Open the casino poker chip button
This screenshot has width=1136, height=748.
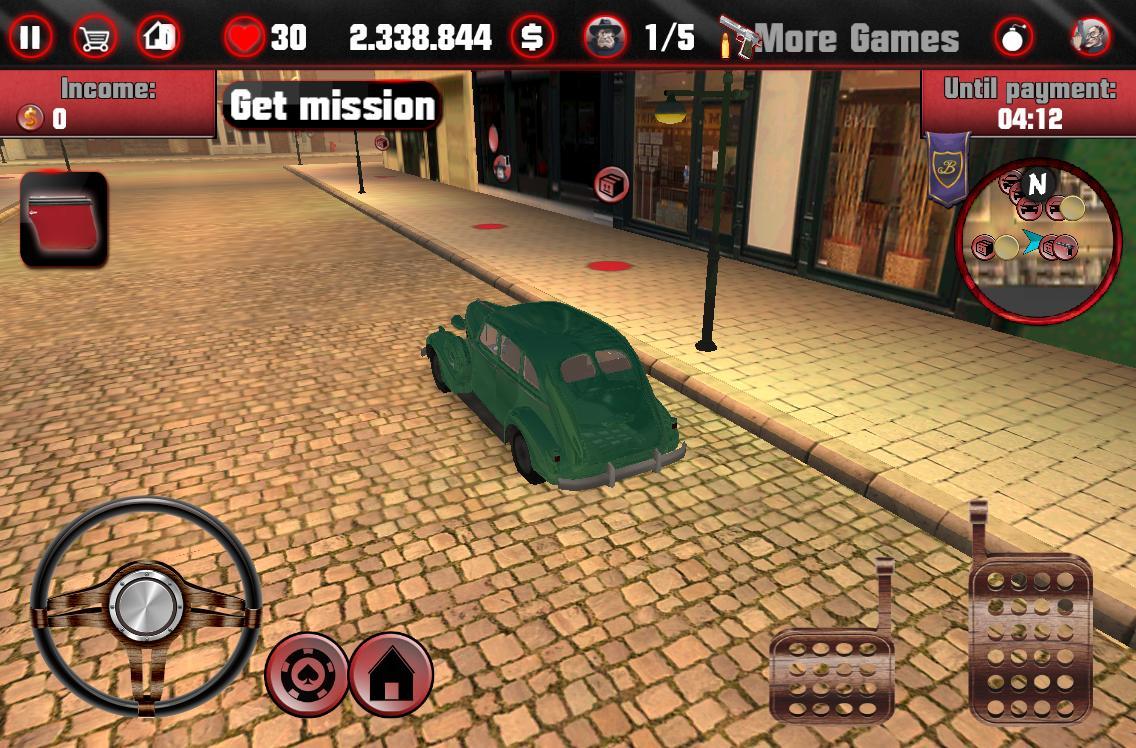pos(307,675)
